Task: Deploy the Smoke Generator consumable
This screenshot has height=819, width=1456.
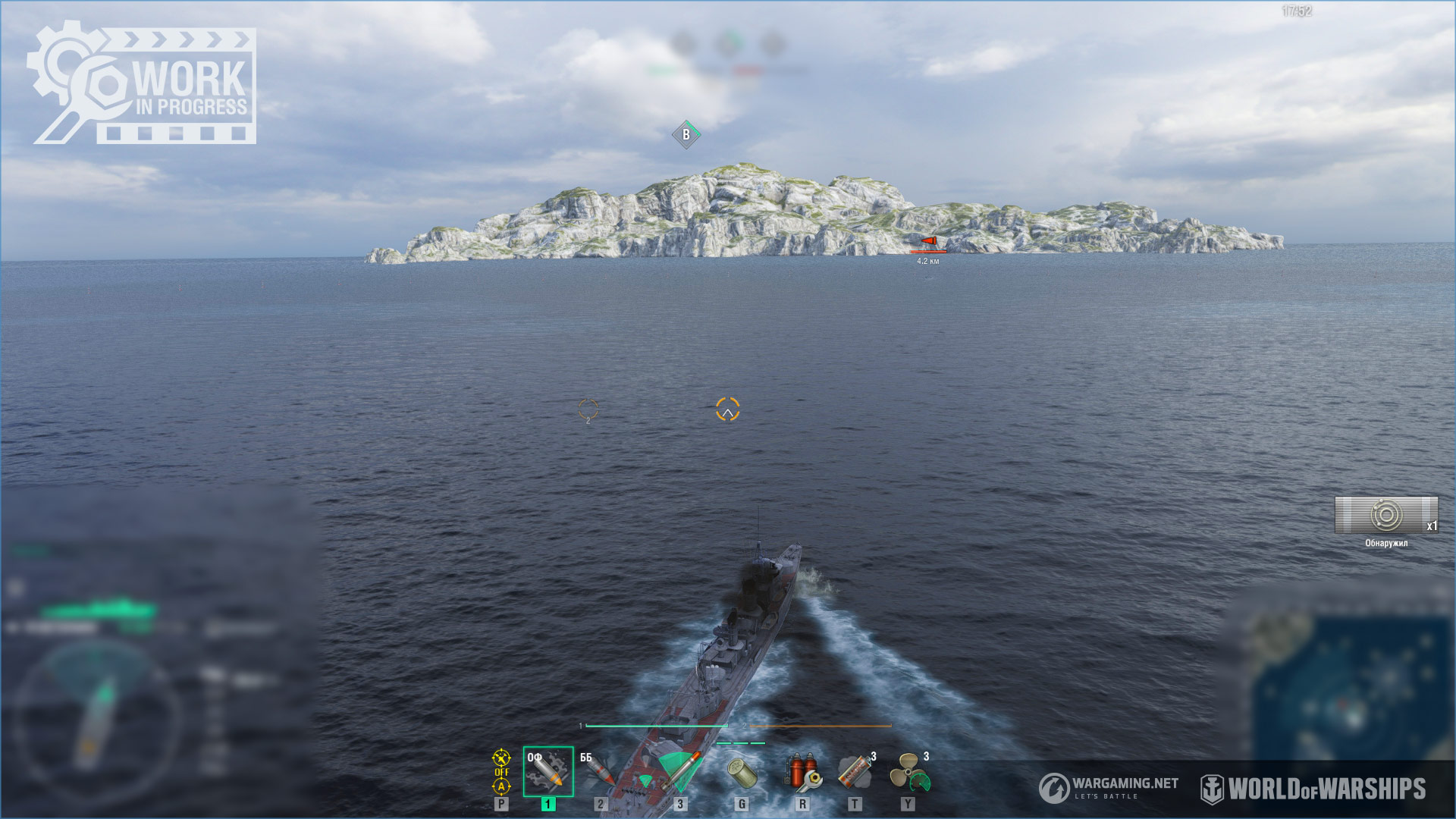Action: tap(855, 771)
